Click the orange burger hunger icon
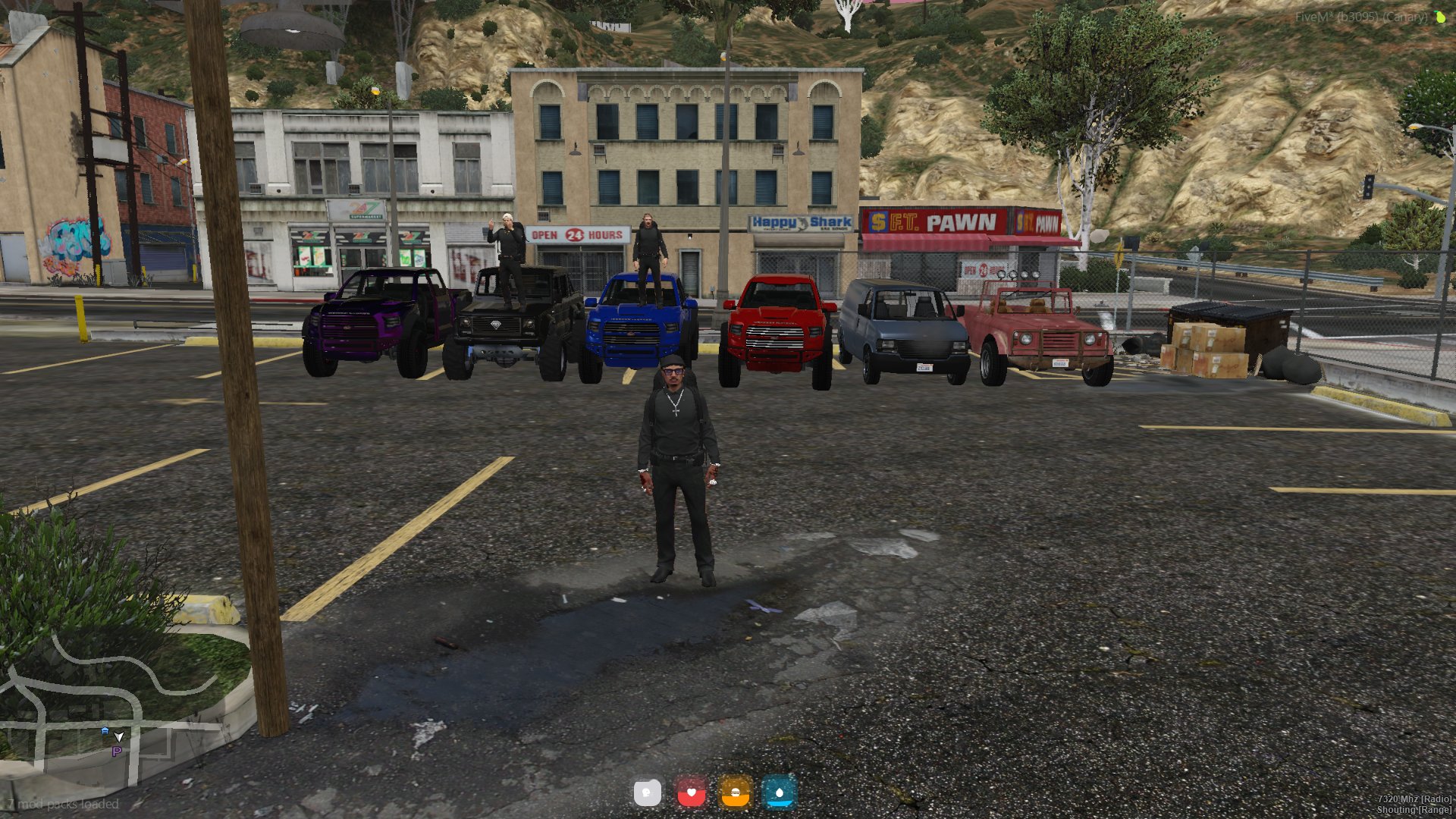Viewport: 1456px width, 819px height. tap(735, 794)
